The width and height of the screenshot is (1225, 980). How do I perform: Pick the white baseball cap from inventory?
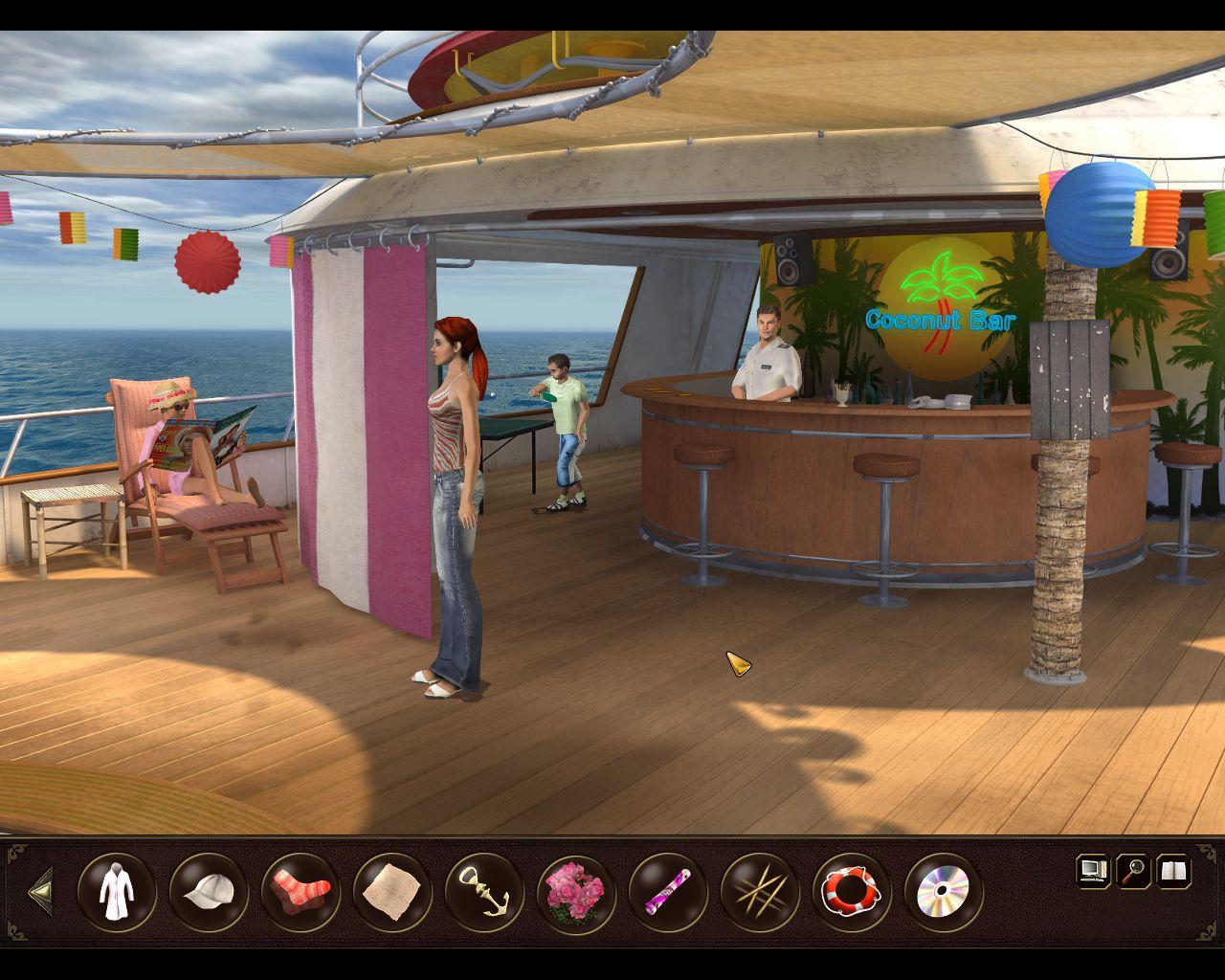(x=208, y=892)
